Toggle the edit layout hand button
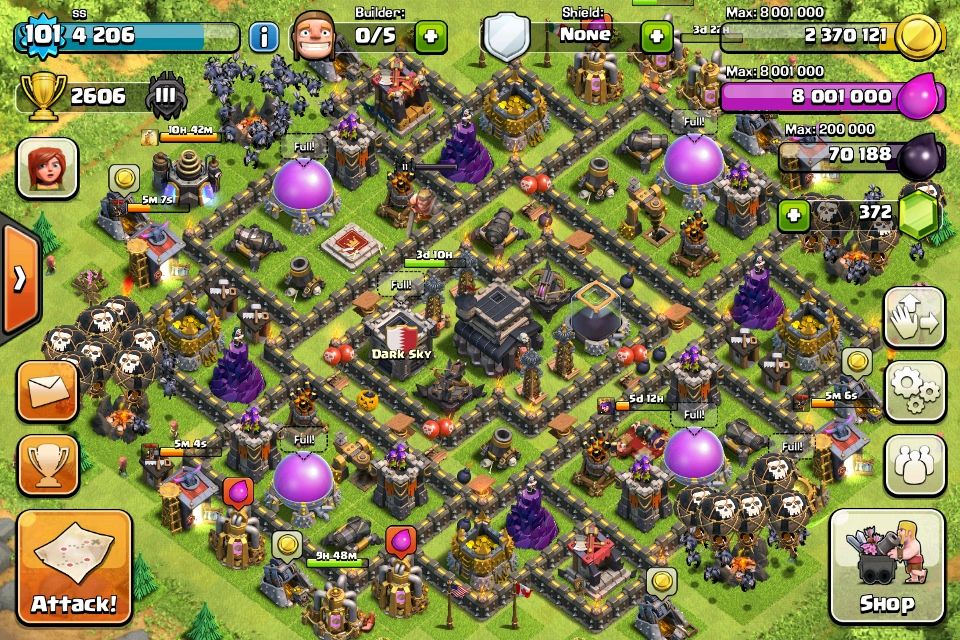The height and width of the screenshot is (640, 960). pos(914,318)
